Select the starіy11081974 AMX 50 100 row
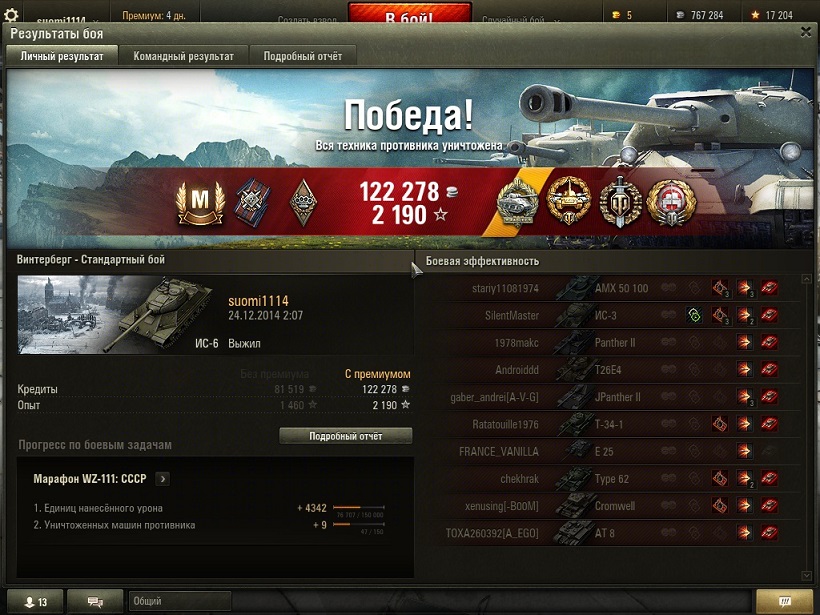Image resolution: width=820 pixels, height=615 pixels. pyautogui.click(x=610, y=288)
